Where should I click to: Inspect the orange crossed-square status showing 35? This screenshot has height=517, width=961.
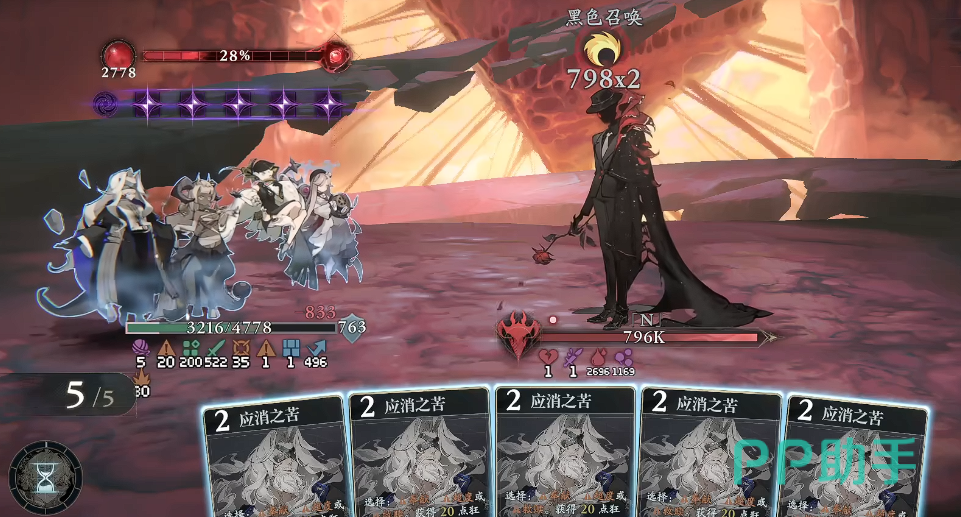(x=241, y=347)
